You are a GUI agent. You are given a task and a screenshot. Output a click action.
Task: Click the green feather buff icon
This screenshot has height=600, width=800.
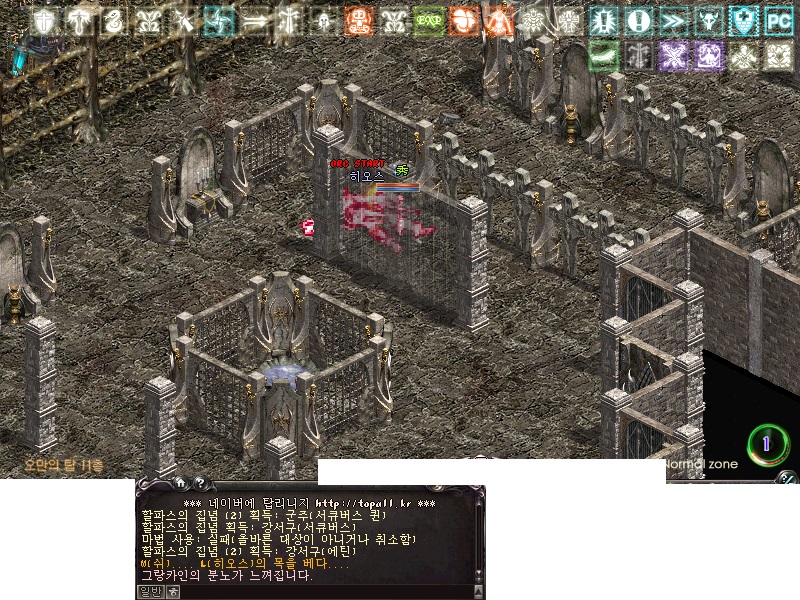pyautogui.click(x=604, y=56)
